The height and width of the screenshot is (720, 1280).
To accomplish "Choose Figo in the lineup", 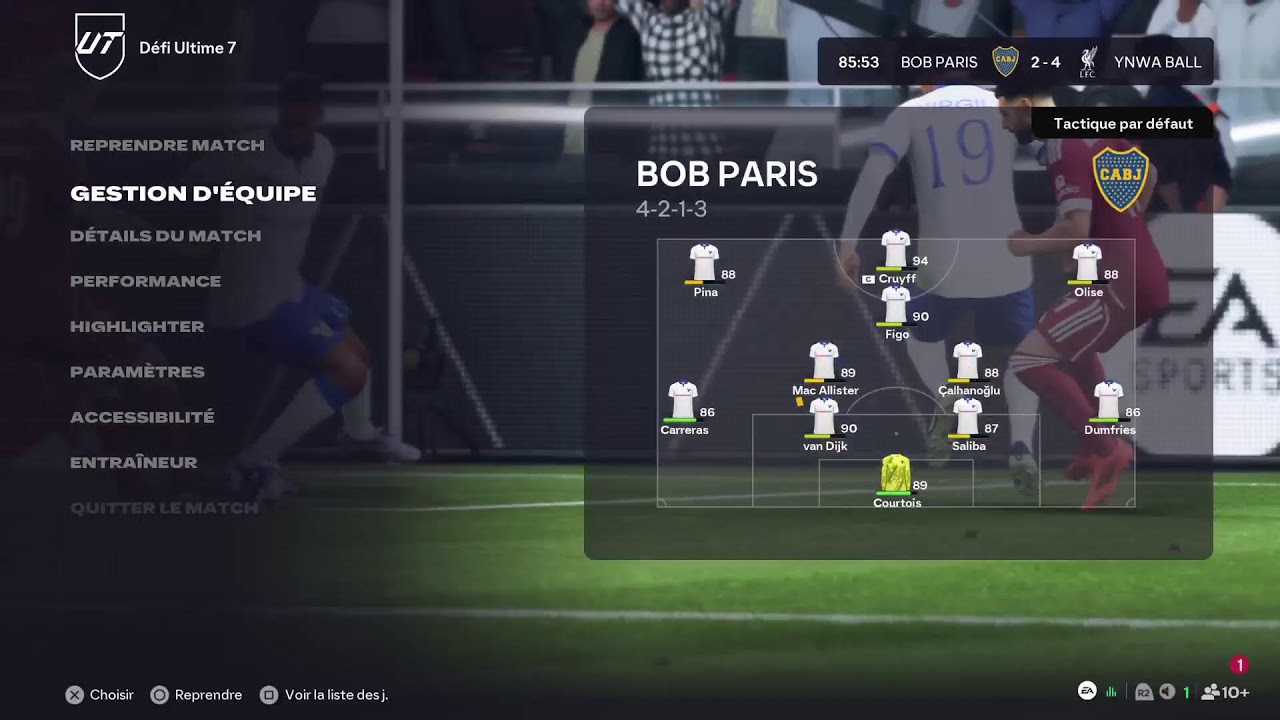I will [896, 305].
